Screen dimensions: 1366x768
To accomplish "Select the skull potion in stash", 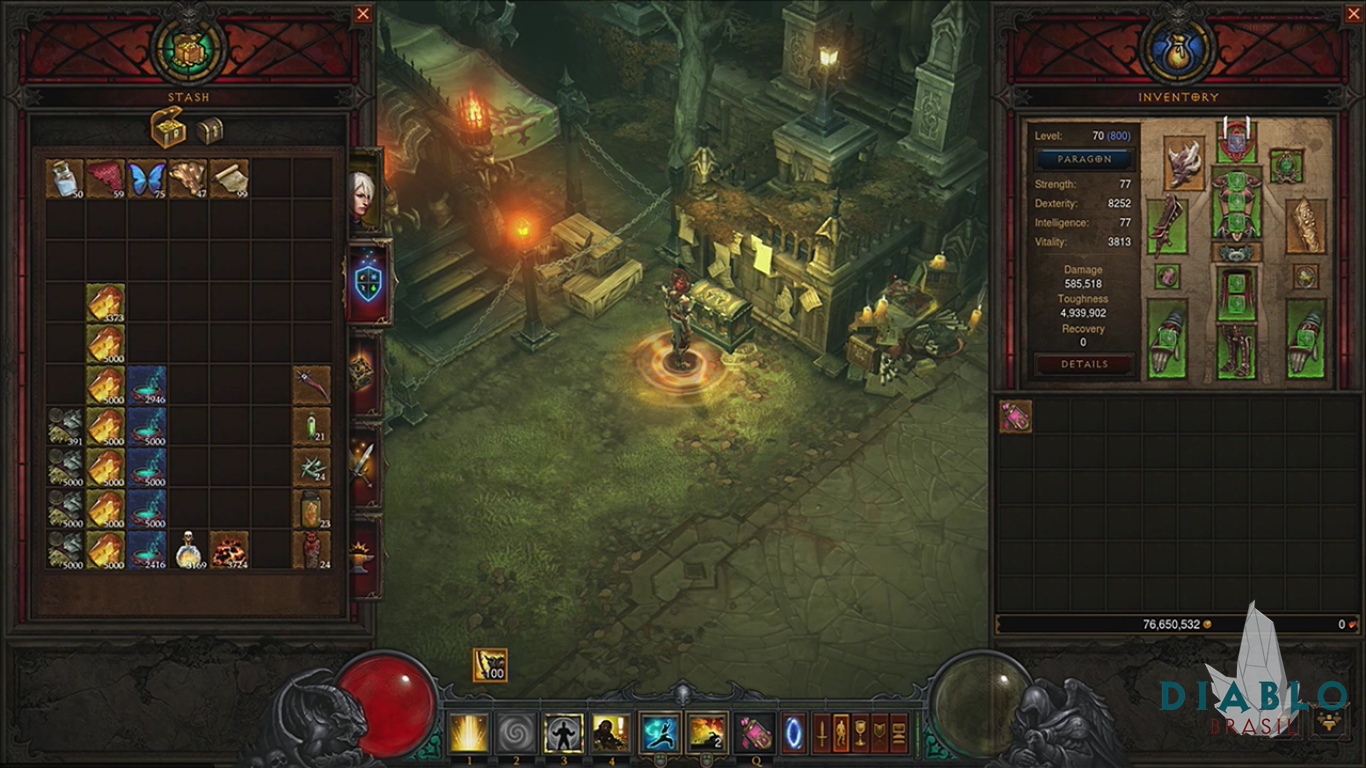I will 188,550.
